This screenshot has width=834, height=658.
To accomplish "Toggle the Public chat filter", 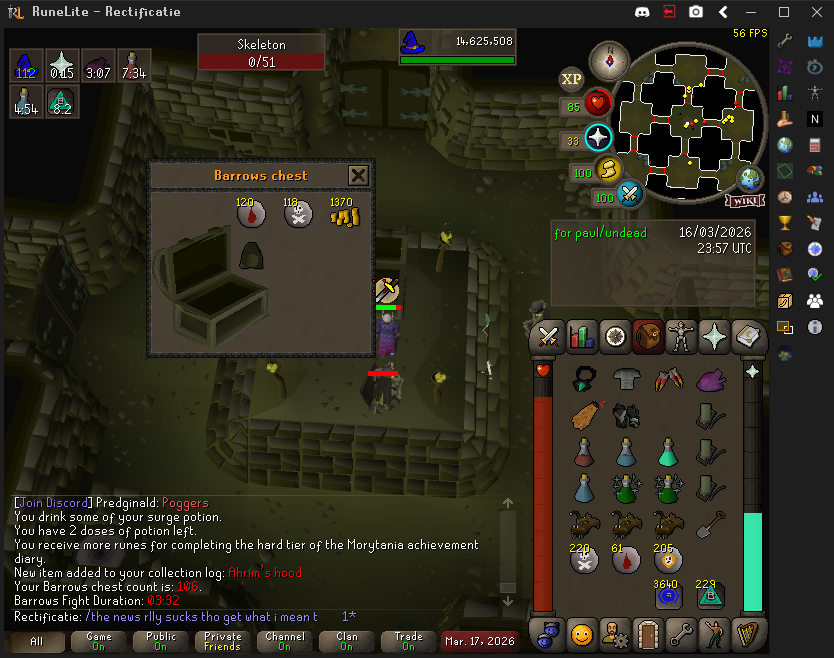I will coord(160,640).
